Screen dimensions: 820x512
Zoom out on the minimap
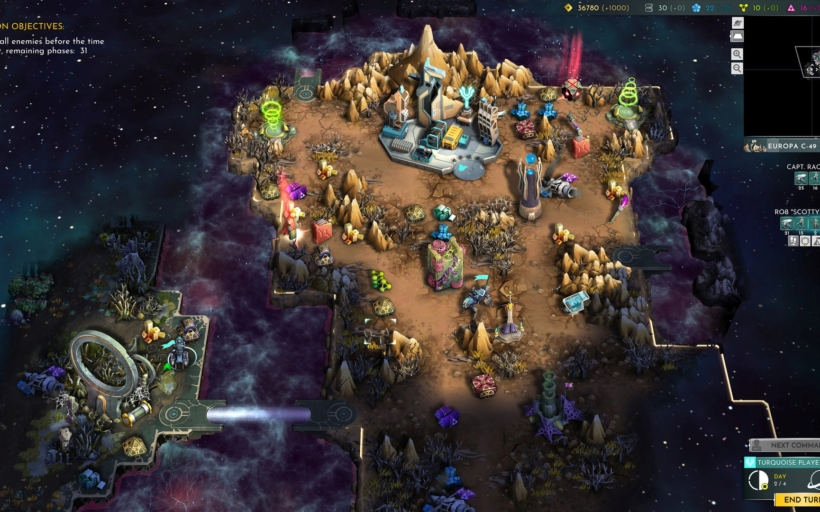(737, 68)
